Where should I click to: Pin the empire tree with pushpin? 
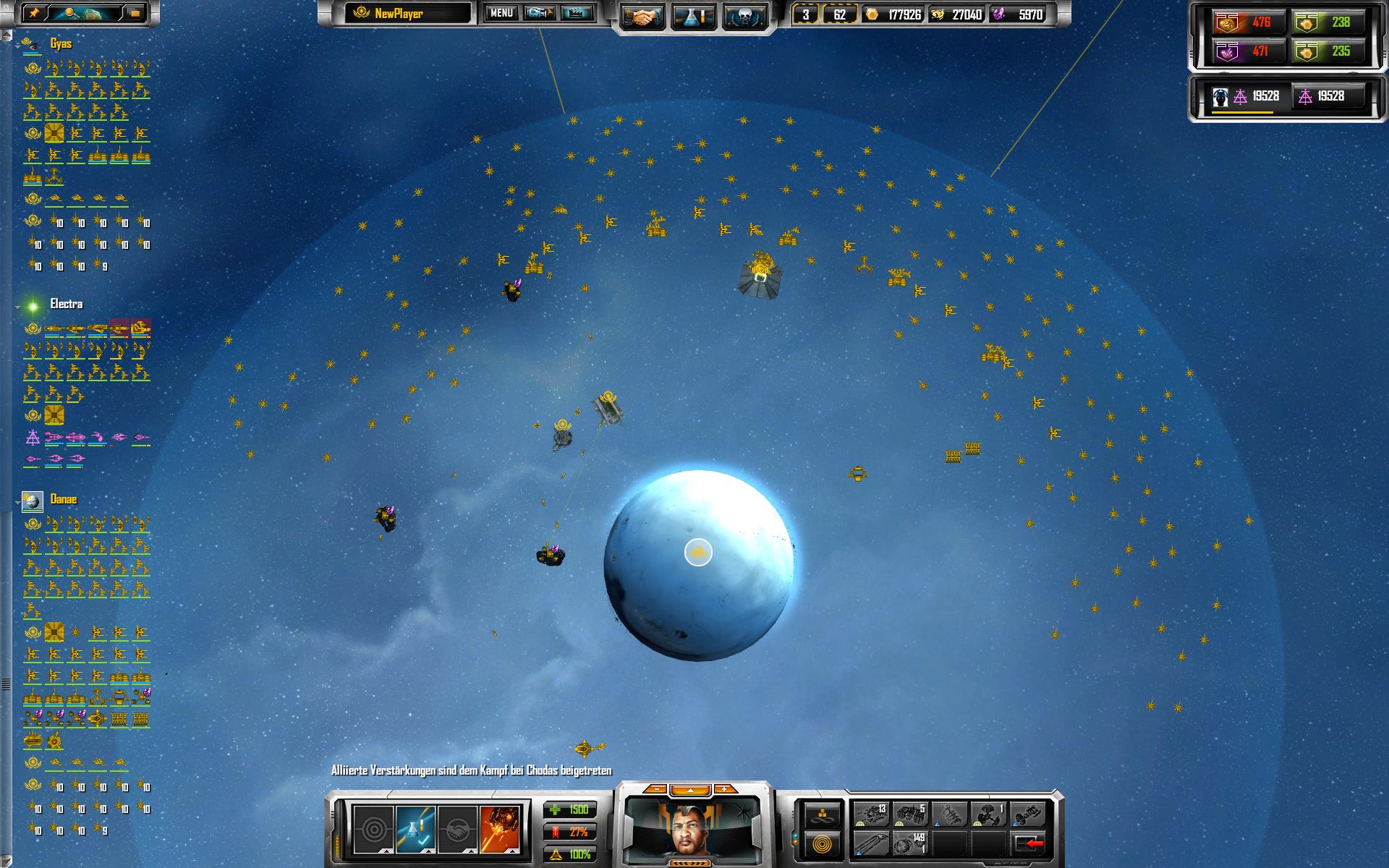pos(35,13)
